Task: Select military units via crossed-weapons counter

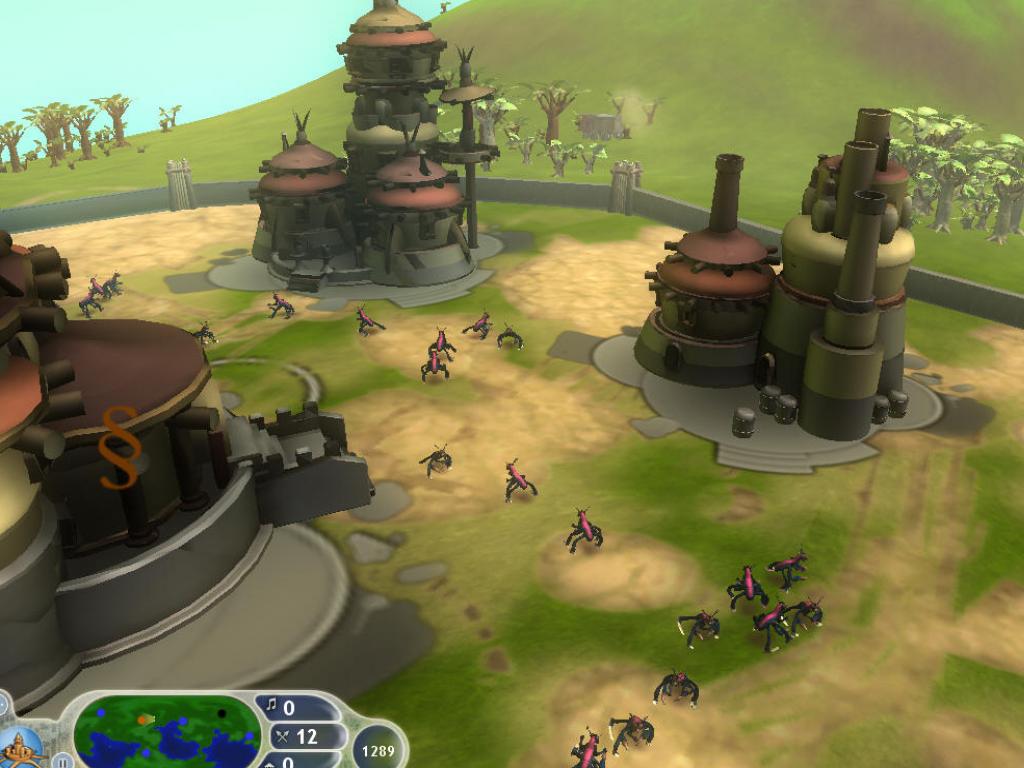Action: [x=297, y=737]
